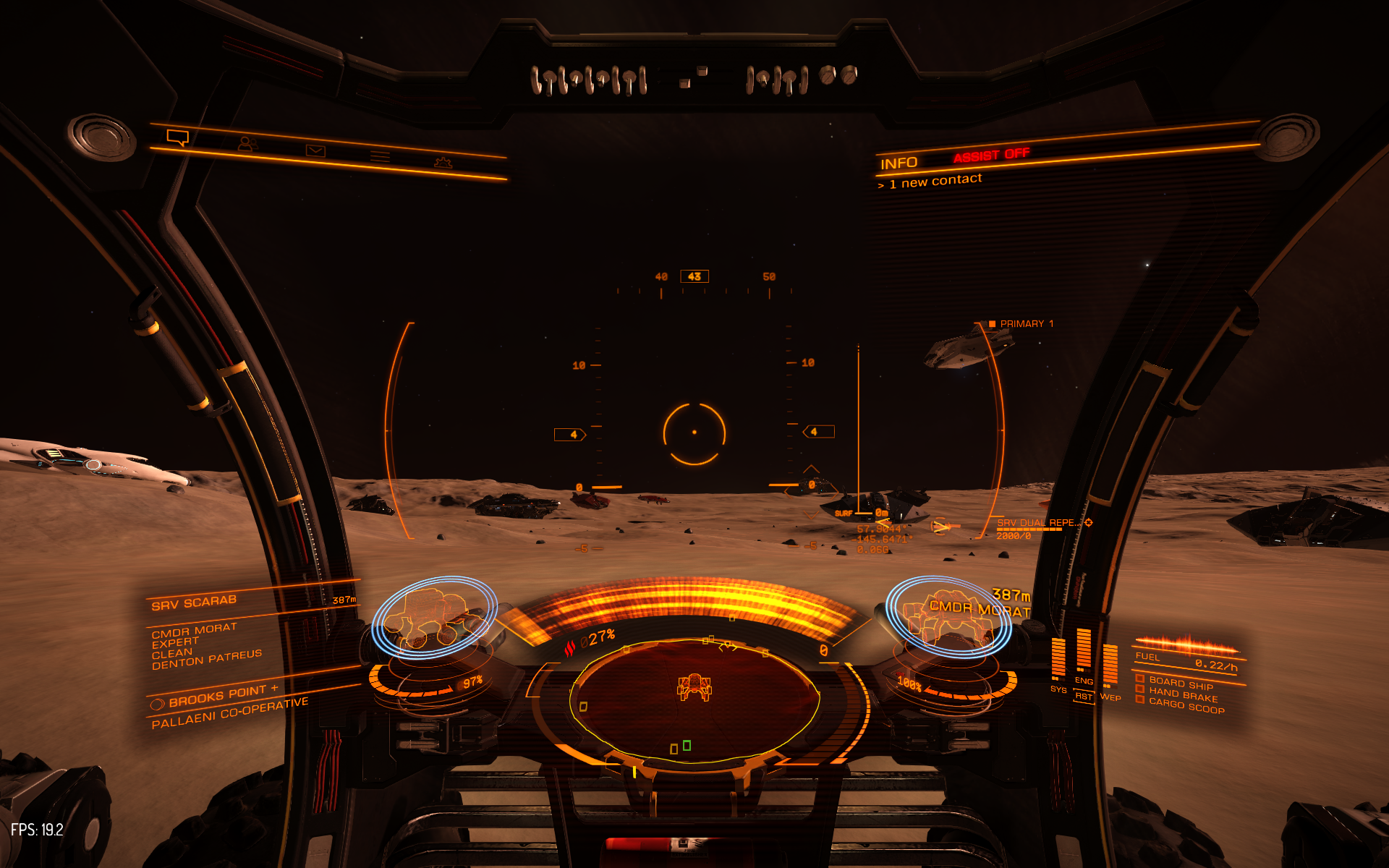Show the comms history list tab
This screenshot has height=868, width=1389.
coord(380,156)
